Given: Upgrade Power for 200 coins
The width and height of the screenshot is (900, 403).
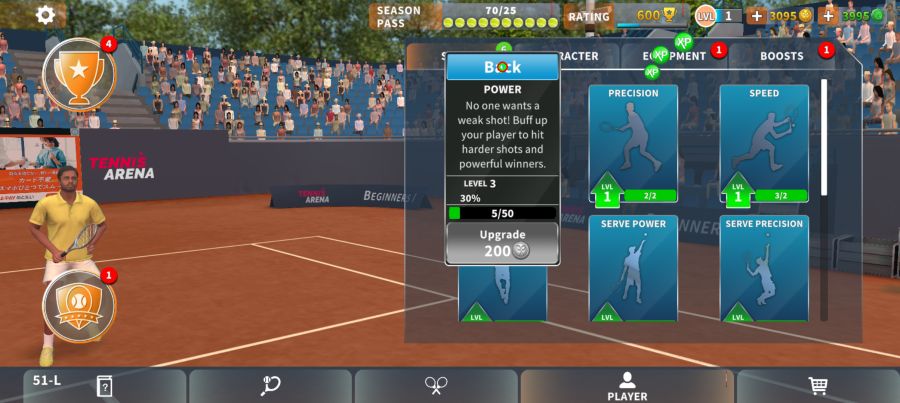Looking at the screenshot, I should [502, 243].
